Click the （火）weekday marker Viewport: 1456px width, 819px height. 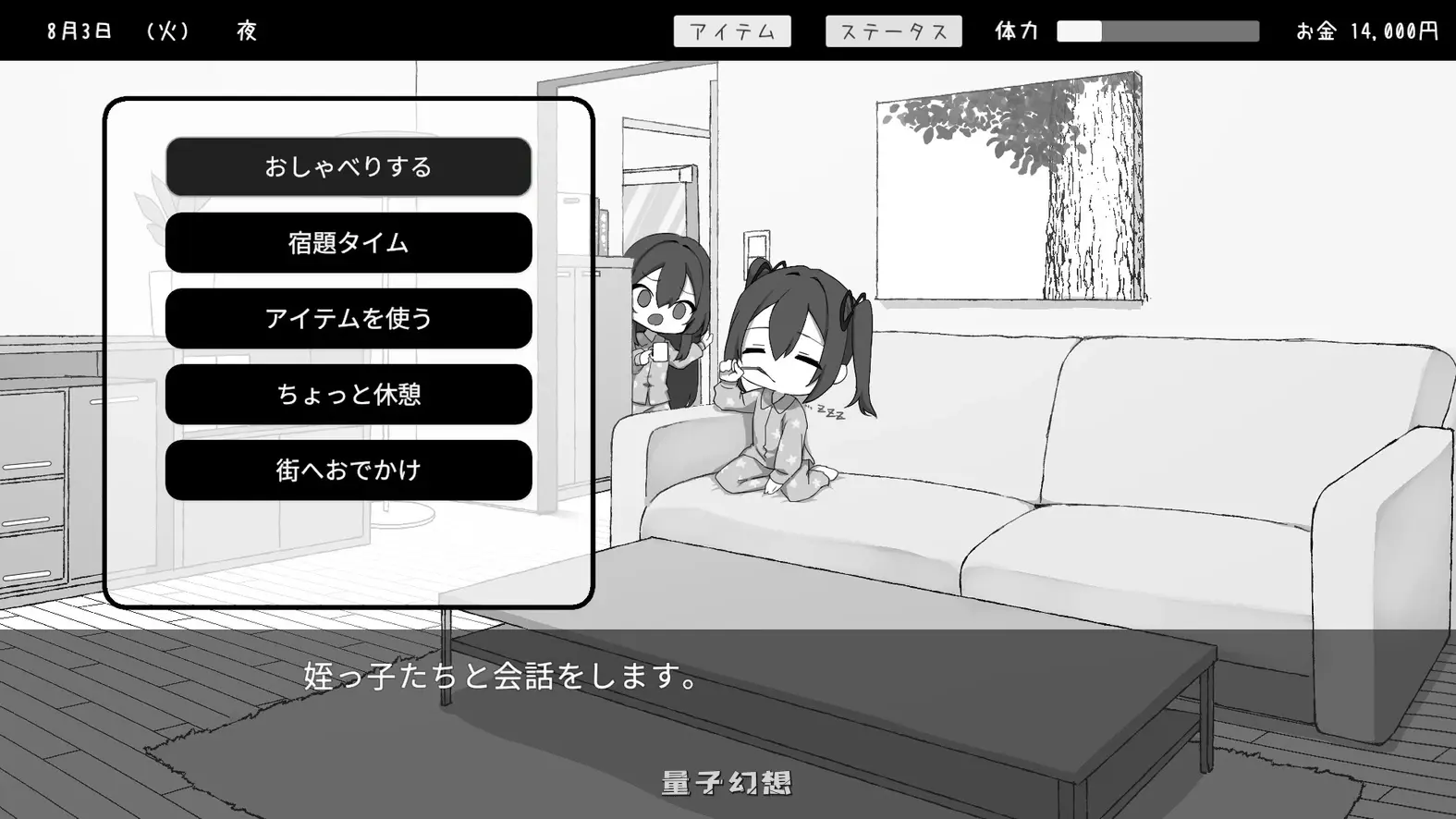pos(168,31)
